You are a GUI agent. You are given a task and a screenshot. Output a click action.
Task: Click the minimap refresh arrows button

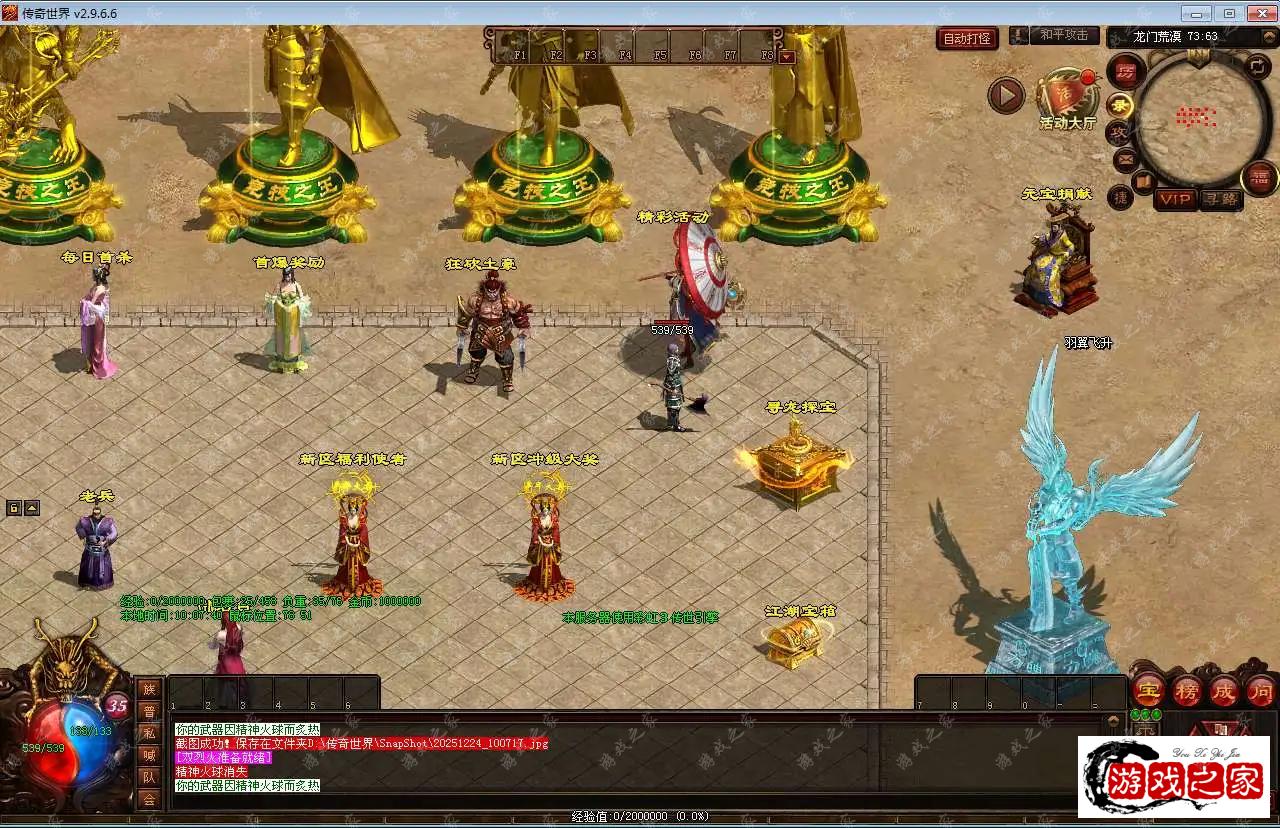[x=1259, y=67]
